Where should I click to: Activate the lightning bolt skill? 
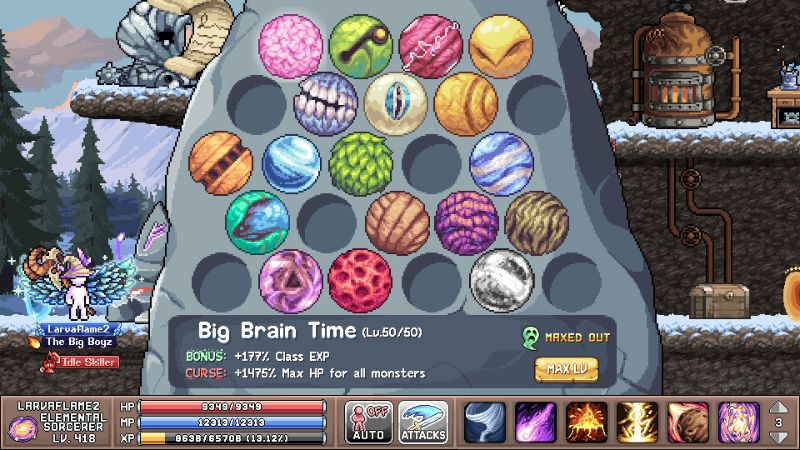pyautogui.click(x=637, y=422)
